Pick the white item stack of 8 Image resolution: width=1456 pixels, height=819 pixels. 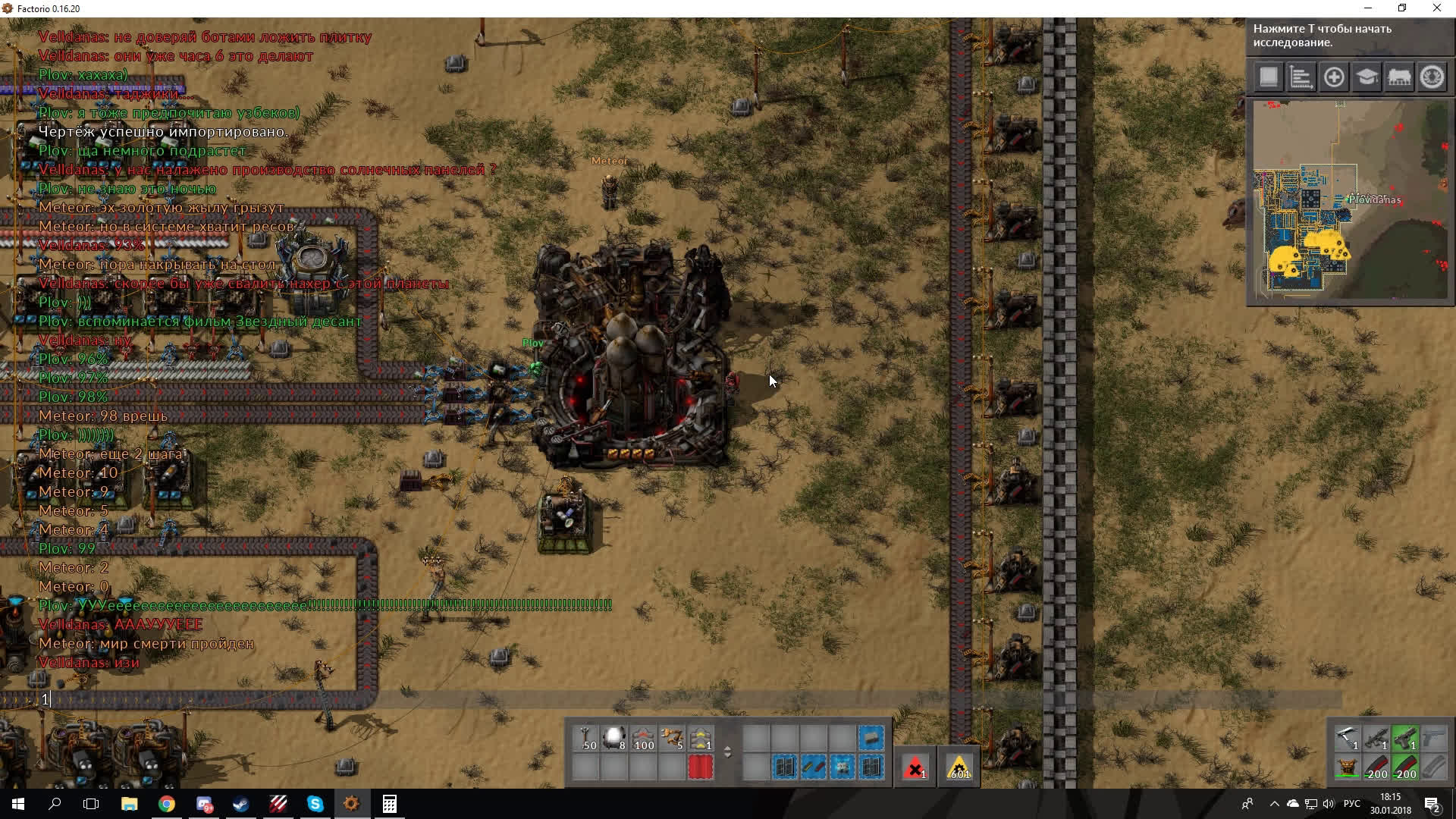(x=615, y=739)
